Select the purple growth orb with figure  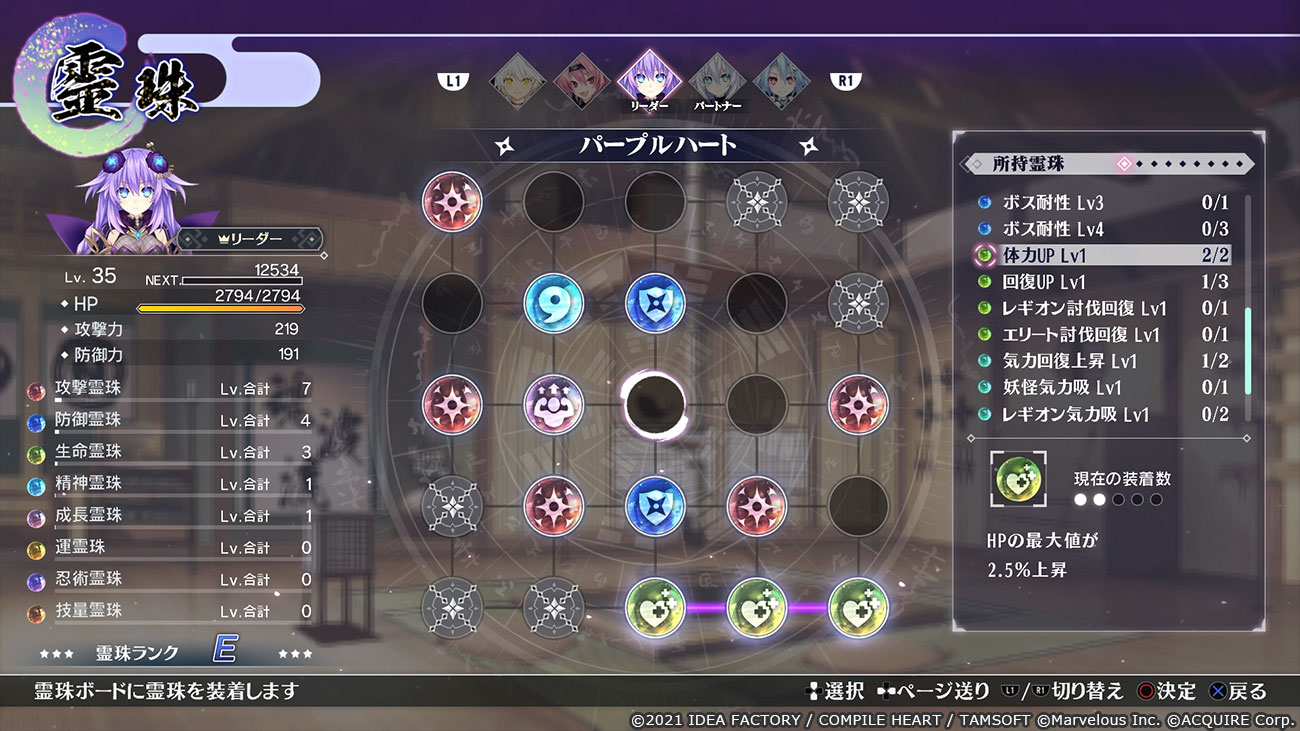tap(554, 404)
